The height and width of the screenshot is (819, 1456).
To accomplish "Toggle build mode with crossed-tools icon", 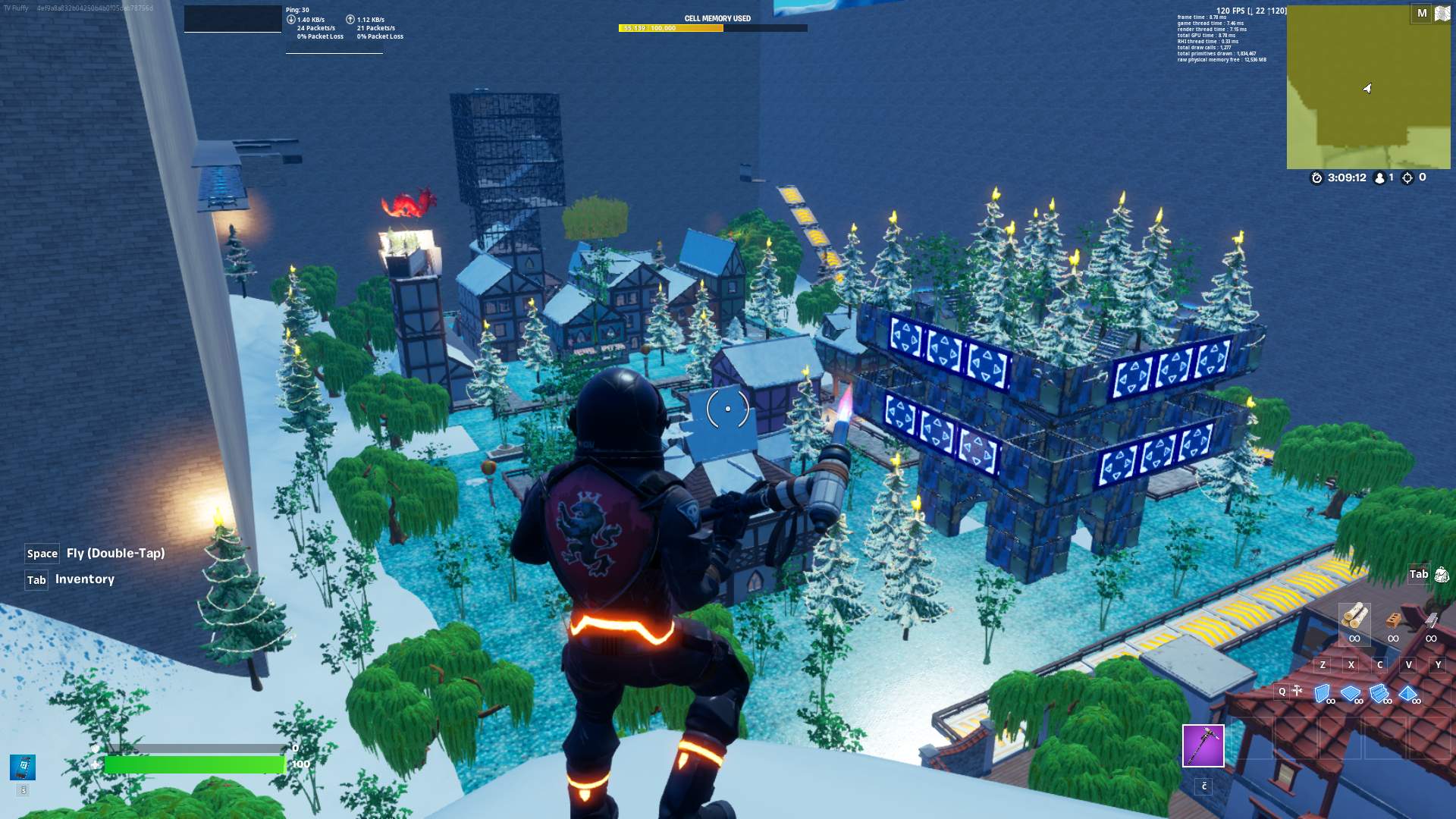I will click(x=1298, y=691).
